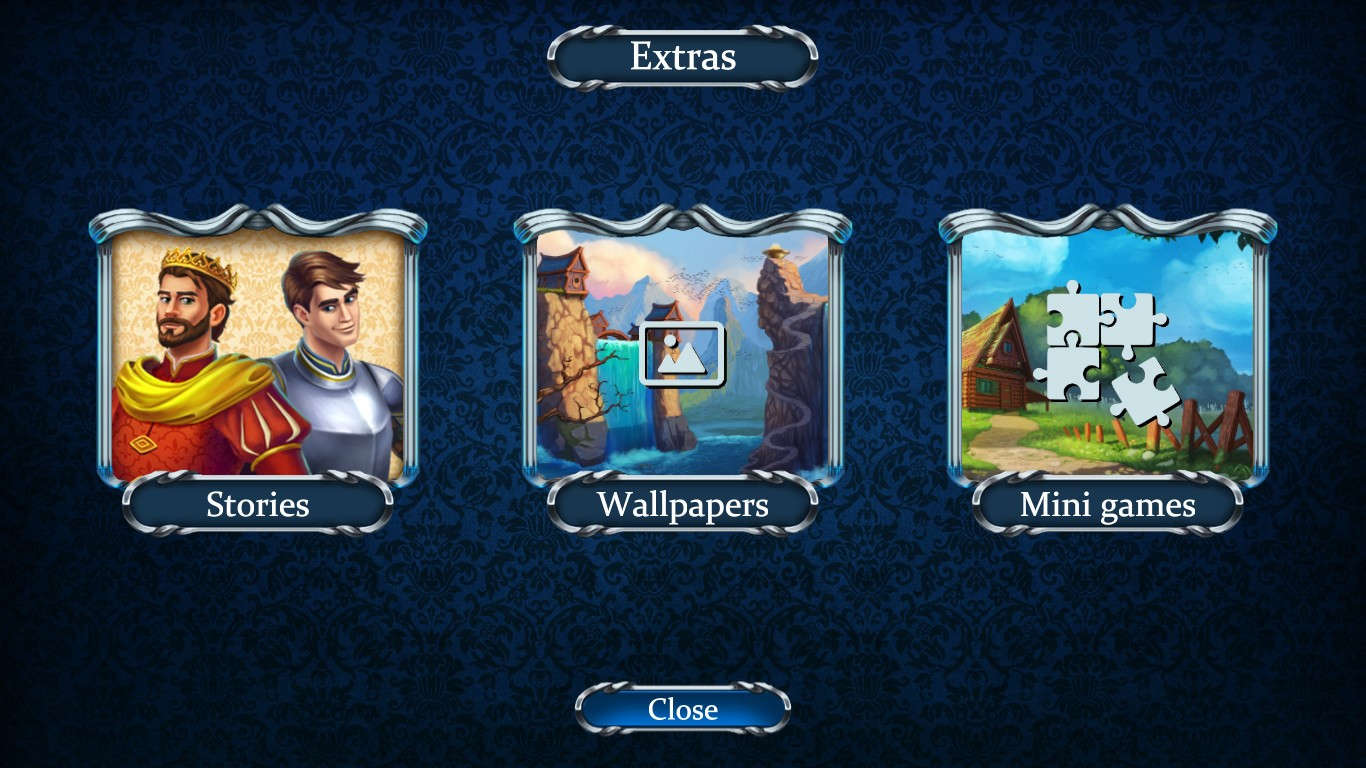1366x768 pixels.
Task: Click the silver frame around the Wallpapers tile
Action: point(535,360)
